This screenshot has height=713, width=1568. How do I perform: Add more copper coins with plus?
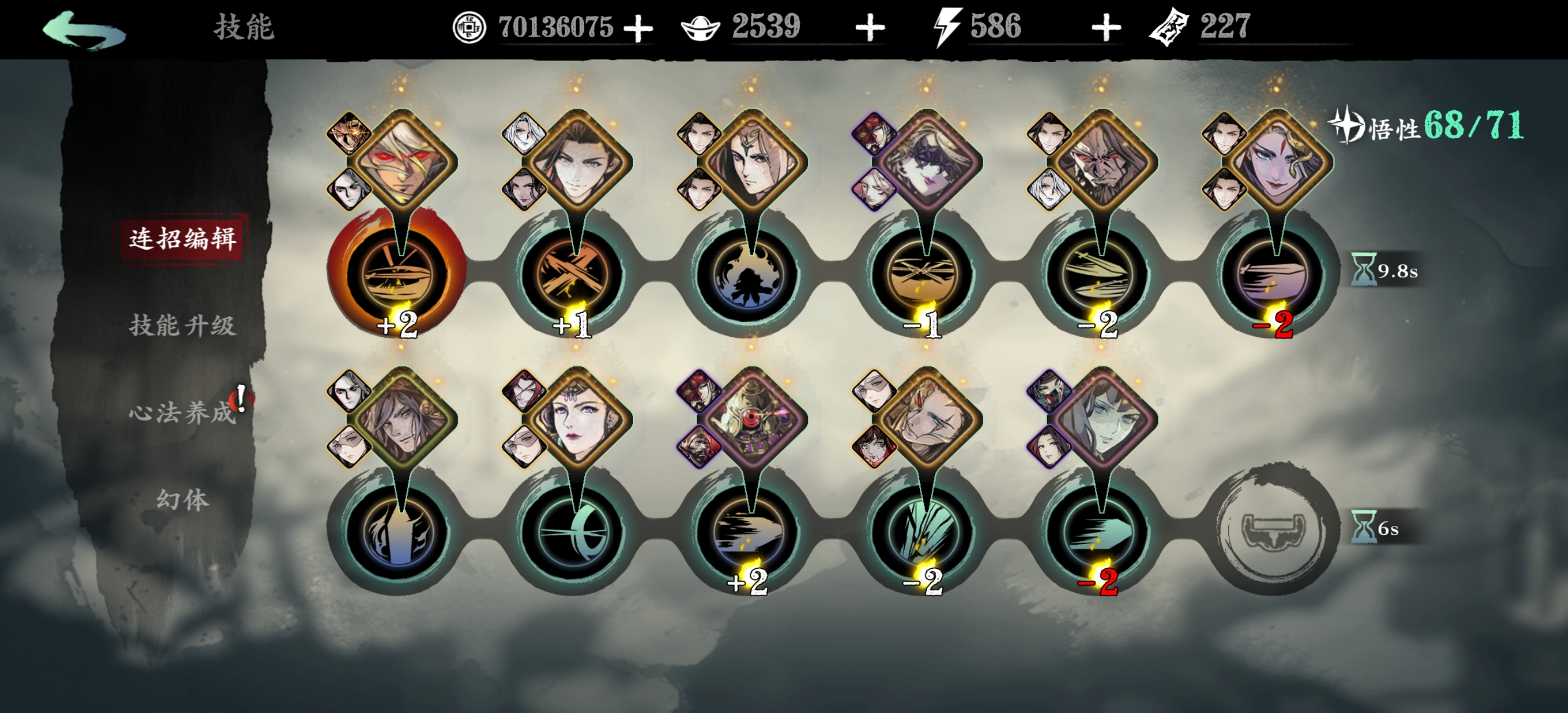[x=638, y=28]
